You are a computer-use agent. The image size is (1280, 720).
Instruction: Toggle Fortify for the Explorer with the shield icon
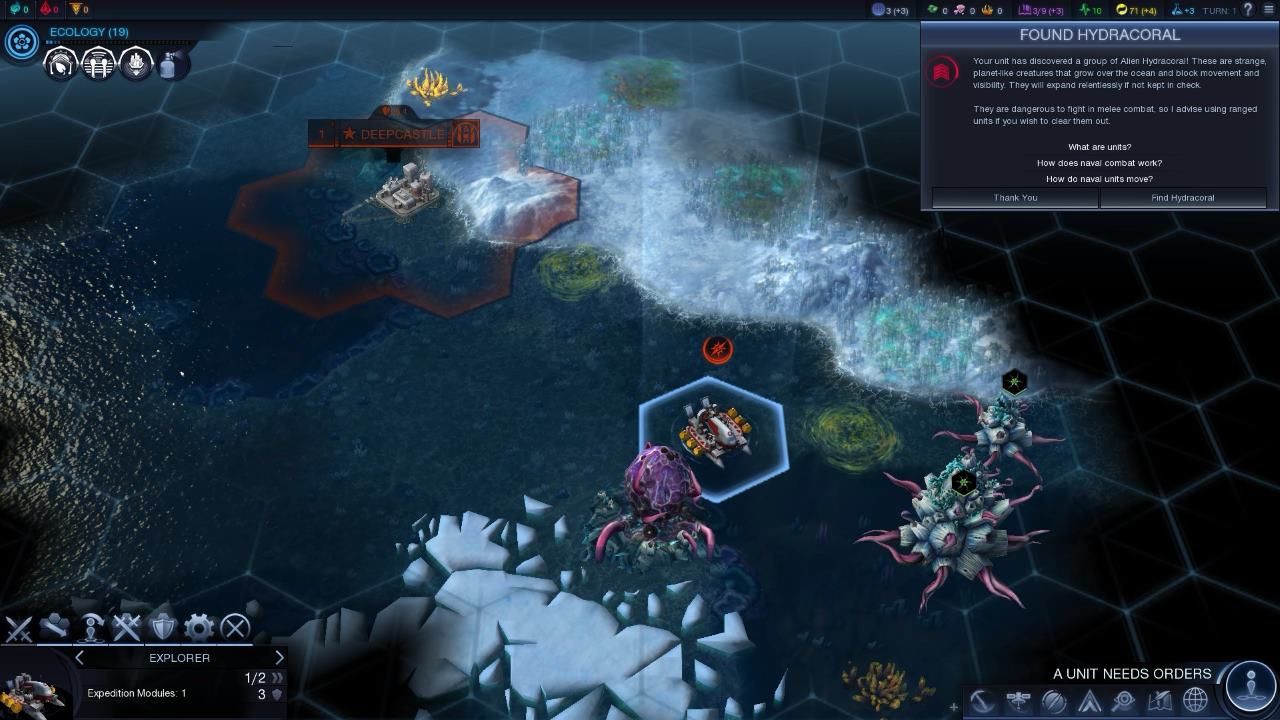[x=163, y=628]
